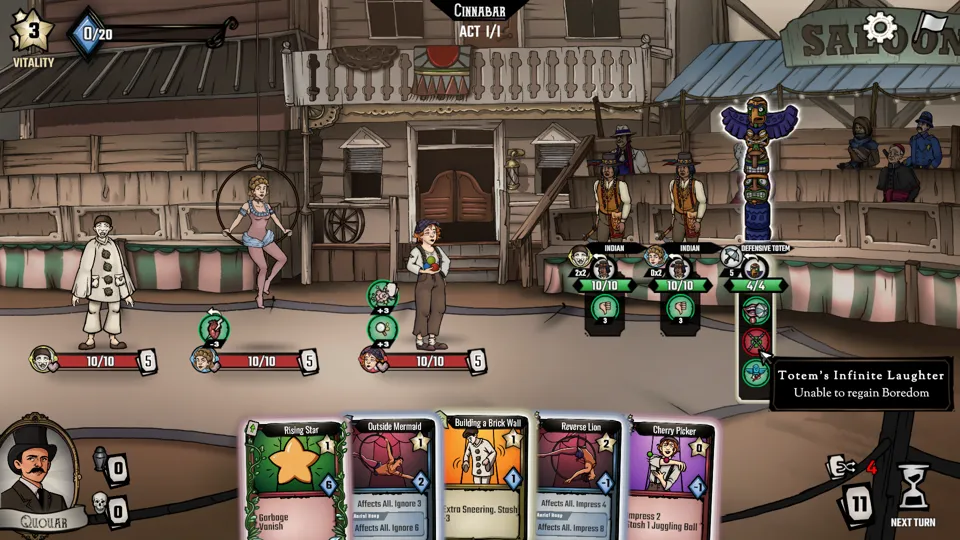The image size is (960, 540).
Task: Pick the Reverse Lion card
Action: point(580,480)
